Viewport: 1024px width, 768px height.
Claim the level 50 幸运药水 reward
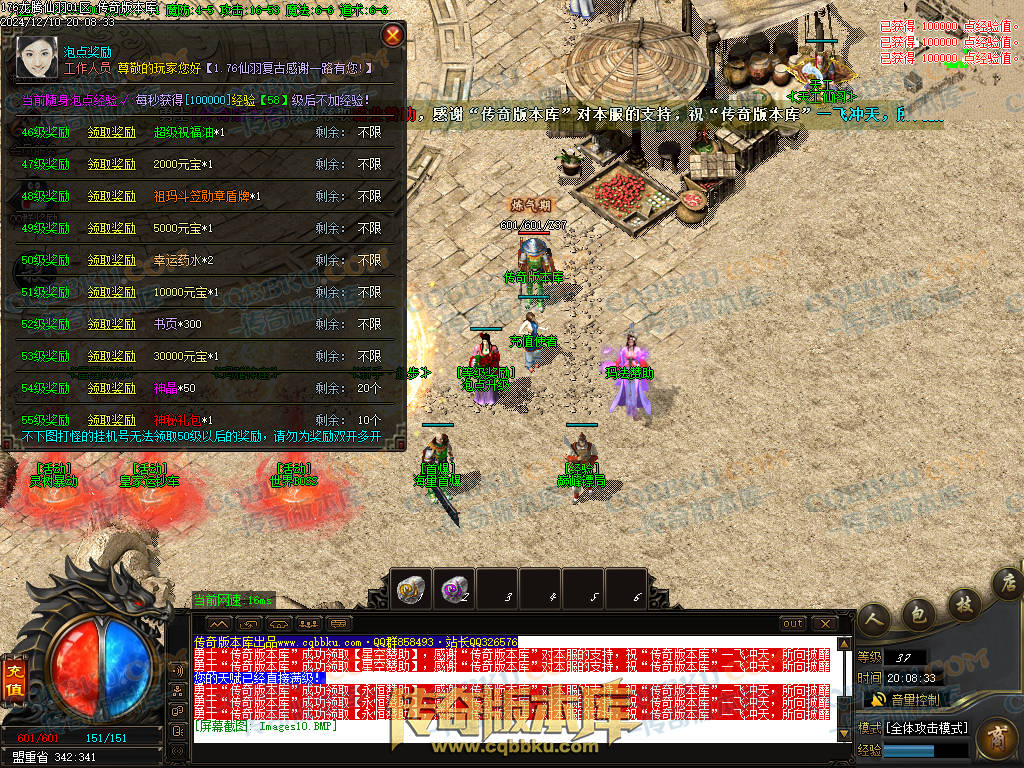pyautogui.click(x=111, y=260)
